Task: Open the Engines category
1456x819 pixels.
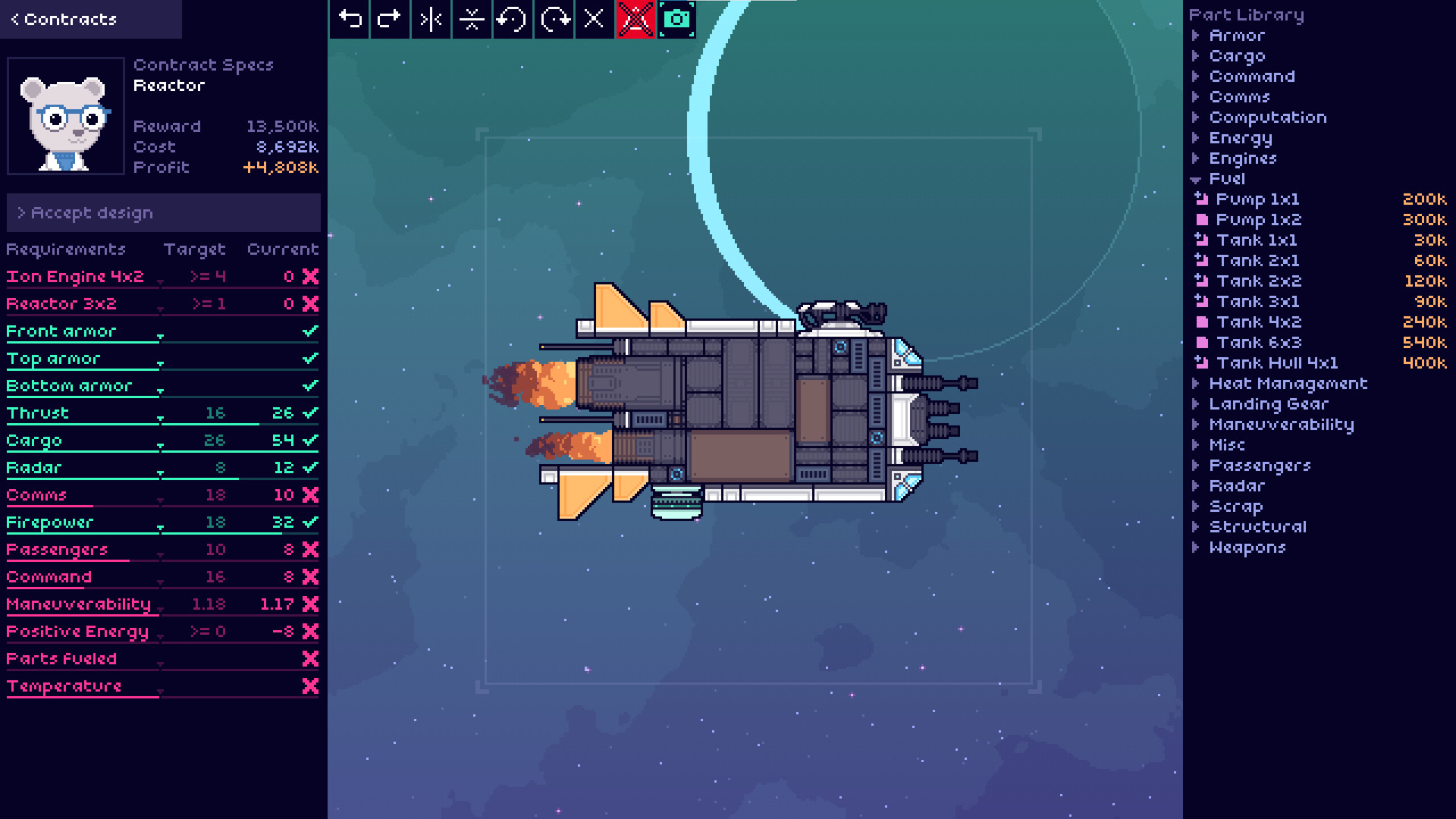Action: click(1242, 158)
